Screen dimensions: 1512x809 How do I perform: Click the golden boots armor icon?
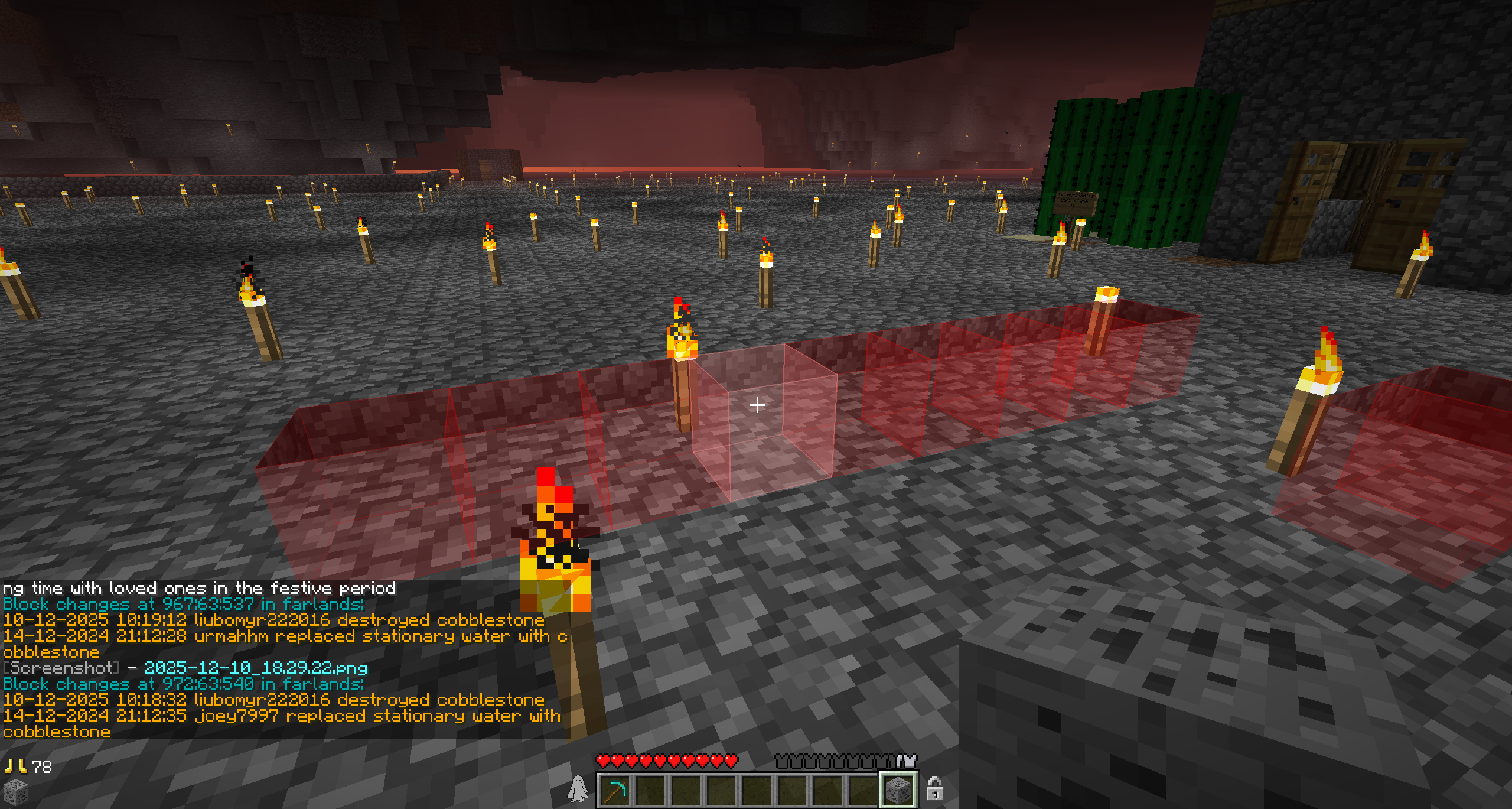pos(15,766)
